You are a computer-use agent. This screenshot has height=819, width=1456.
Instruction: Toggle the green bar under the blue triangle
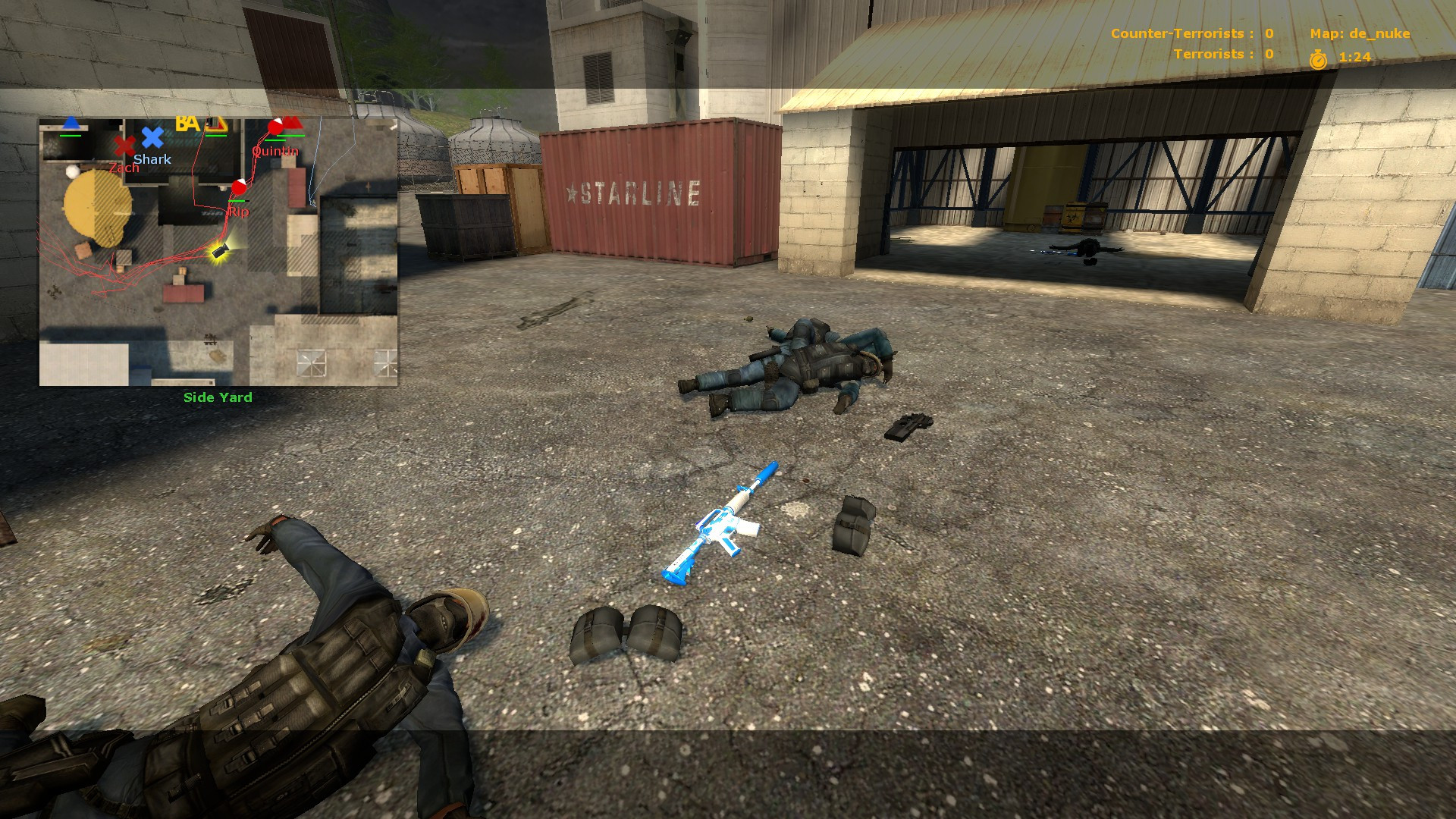[x=71, y=136]
